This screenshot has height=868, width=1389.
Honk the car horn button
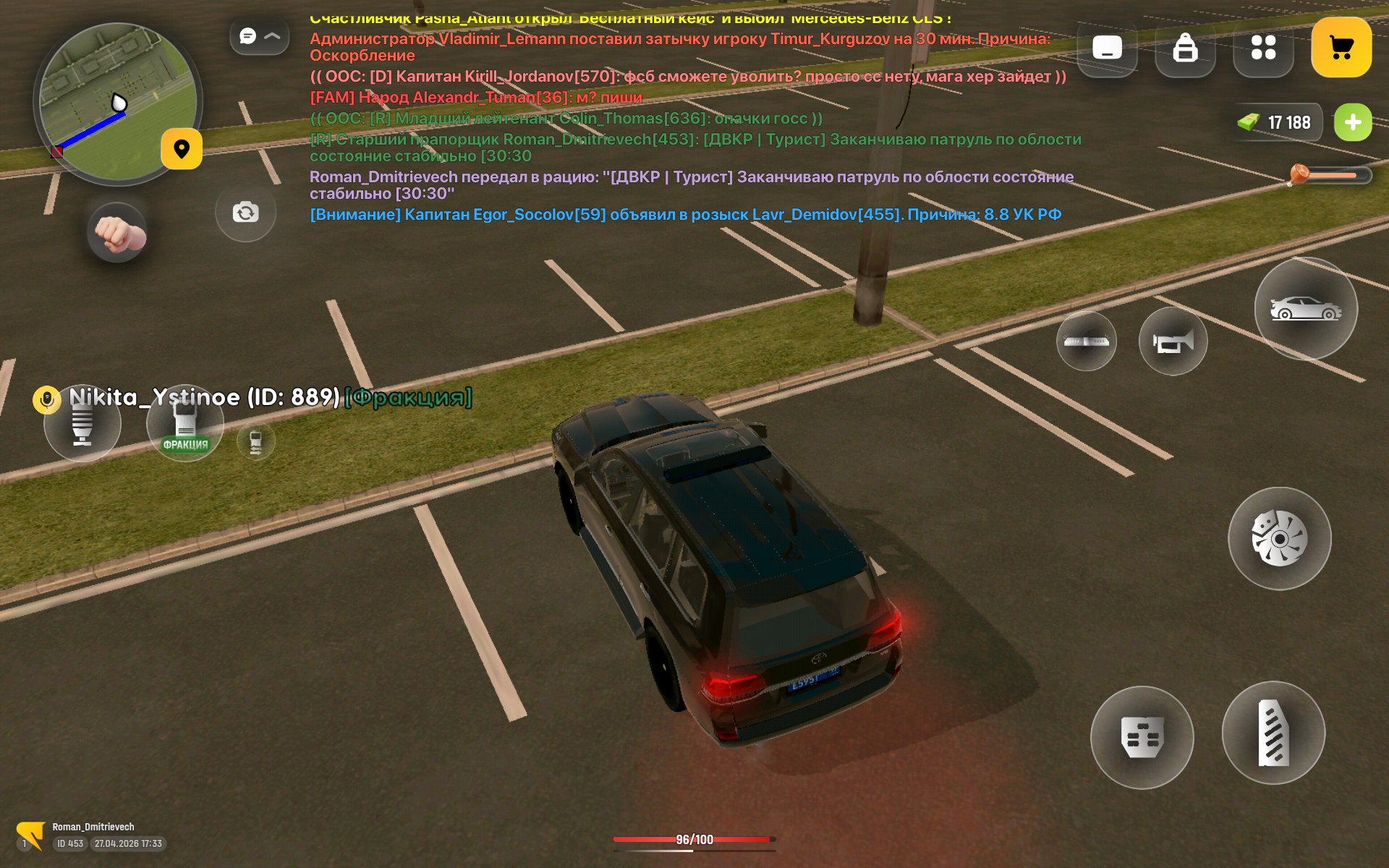point(1172,341)
